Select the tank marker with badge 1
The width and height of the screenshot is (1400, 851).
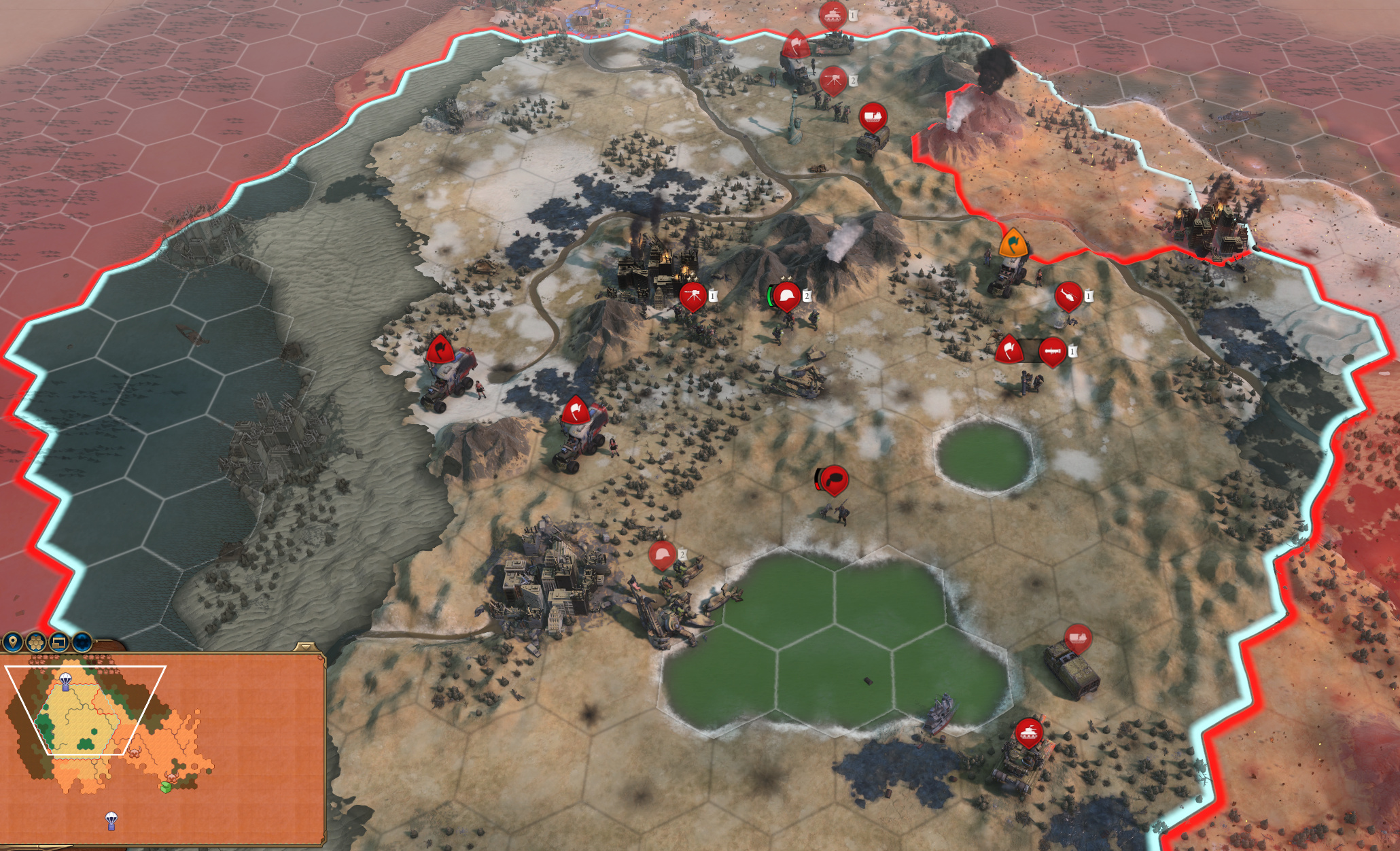tap(833, 15)
